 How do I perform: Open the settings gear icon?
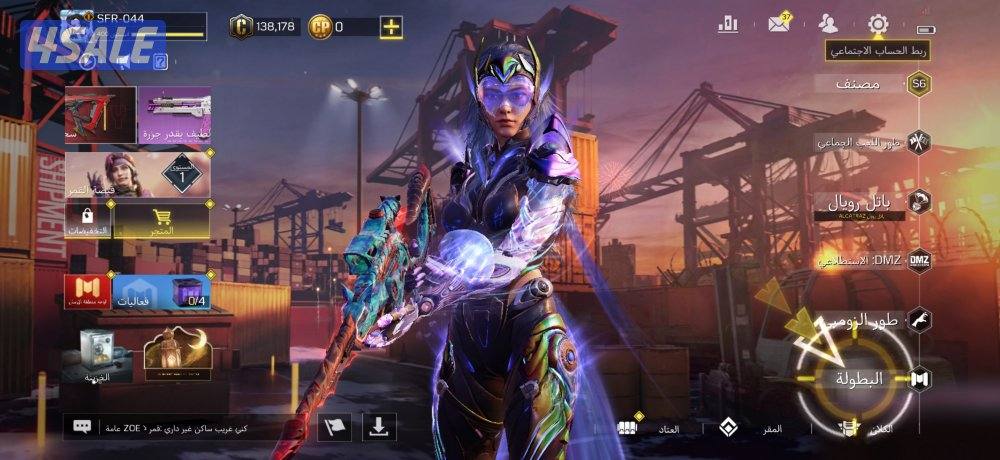point(878,23)
